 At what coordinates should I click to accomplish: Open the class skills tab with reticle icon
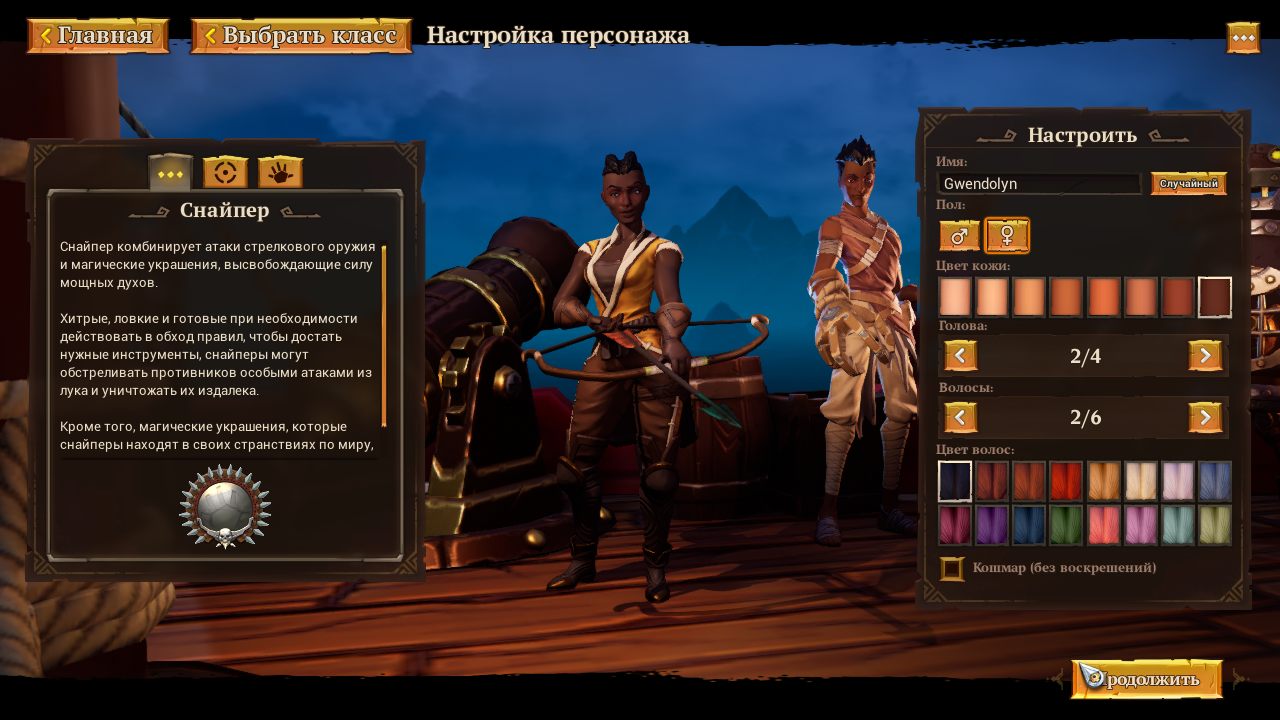(x=224, y=171)
